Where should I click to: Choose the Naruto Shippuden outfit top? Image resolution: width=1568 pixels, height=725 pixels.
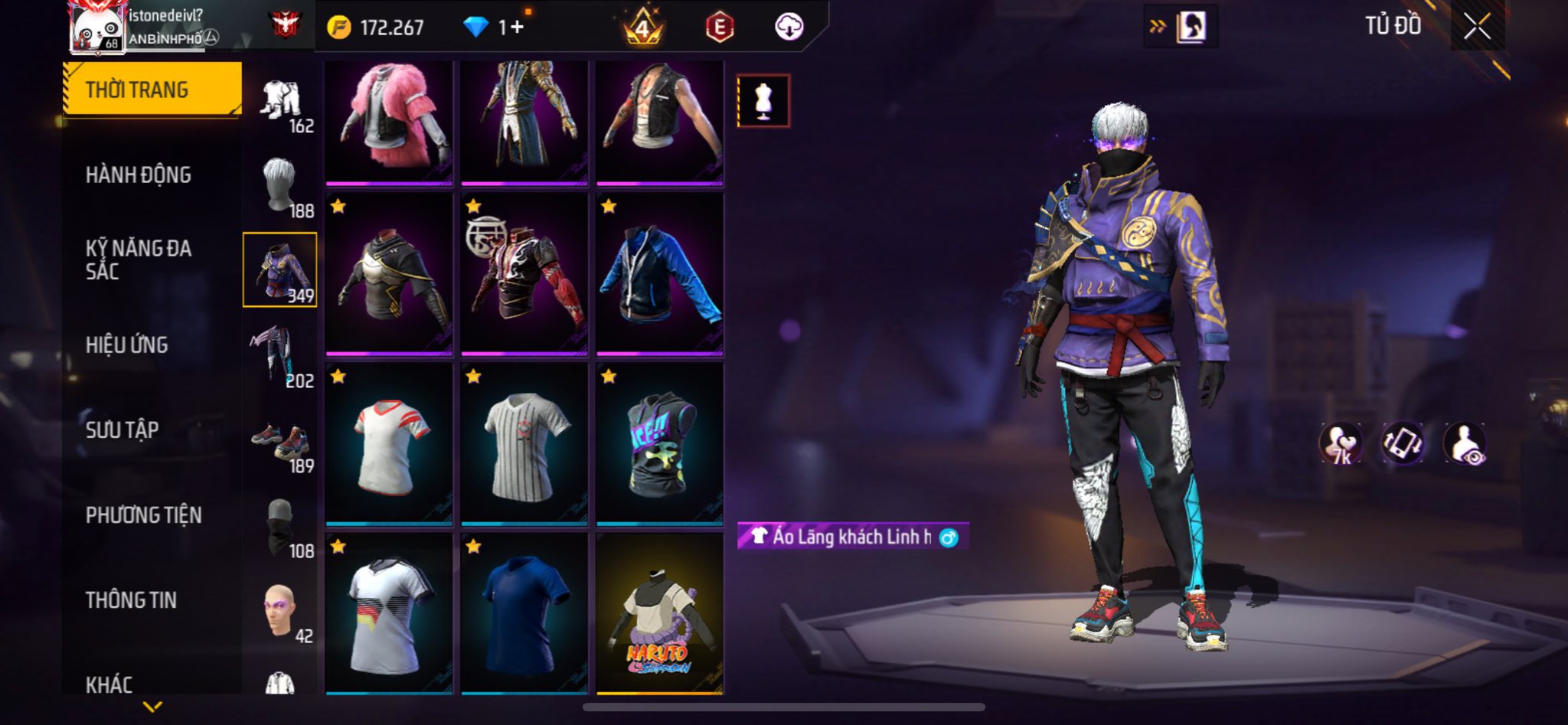(x=659, y=614)
